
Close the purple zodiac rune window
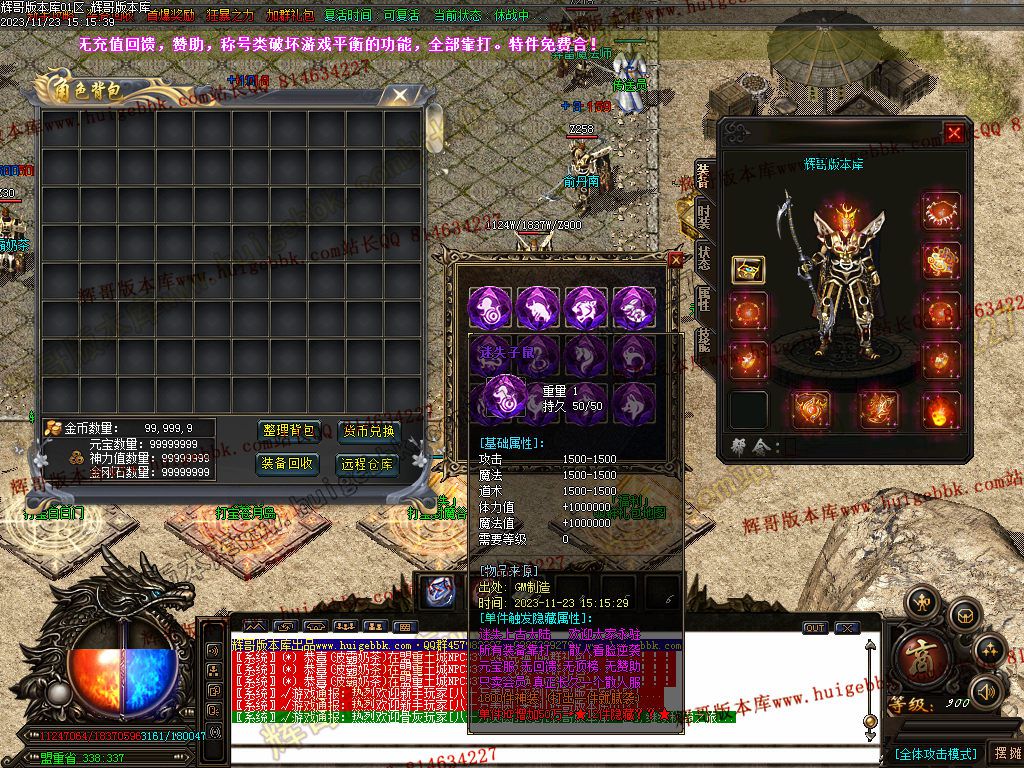click(675, 260)
